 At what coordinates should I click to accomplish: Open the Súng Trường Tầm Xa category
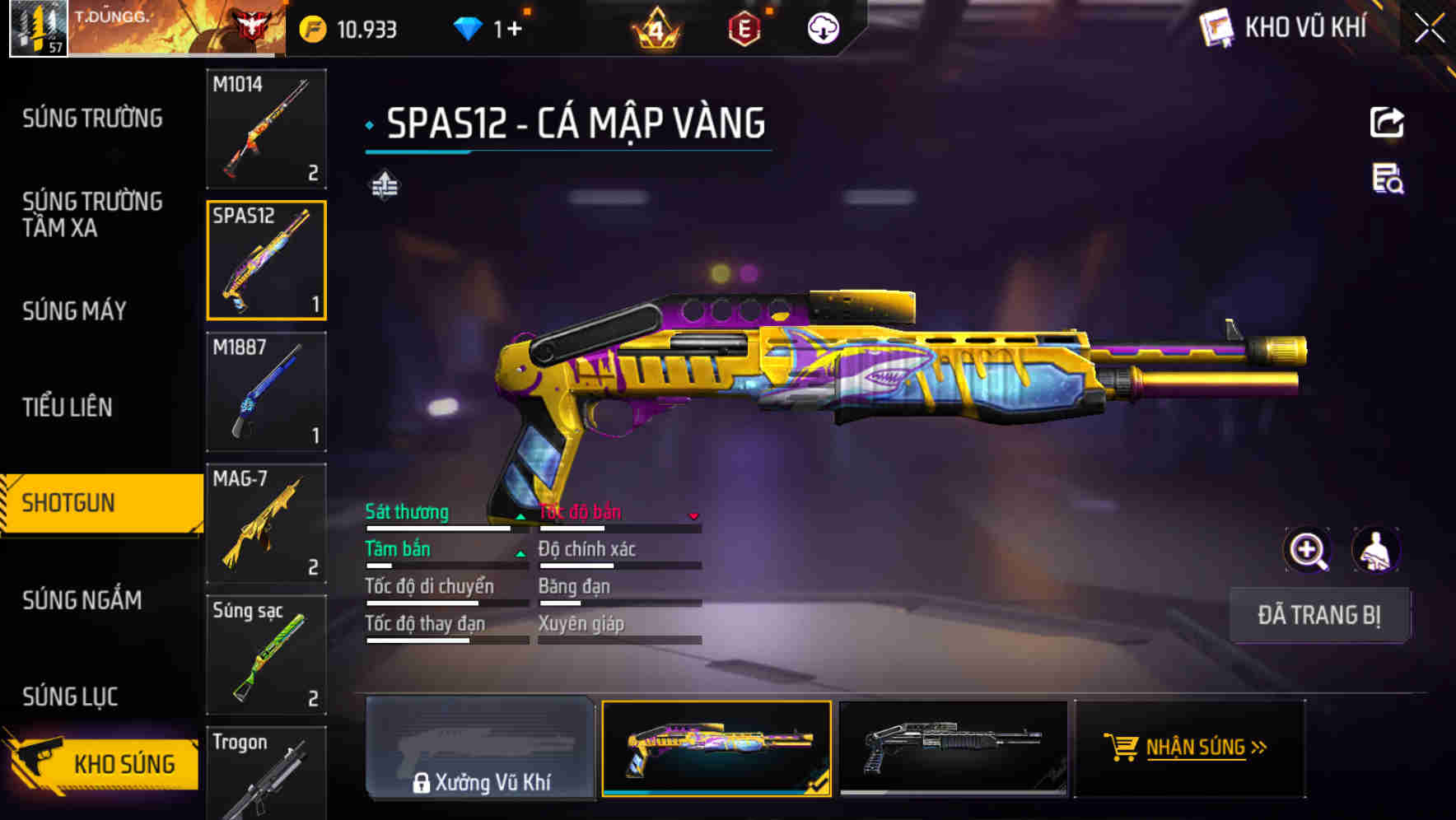click(x=92, y=214)
